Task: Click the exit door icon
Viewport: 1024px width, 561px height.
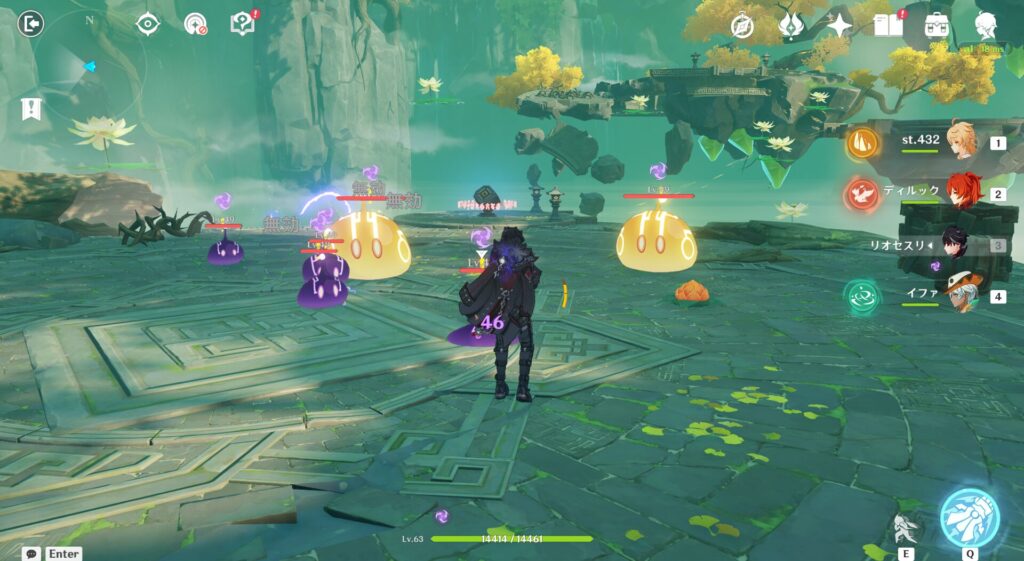Action: point(31,23)
